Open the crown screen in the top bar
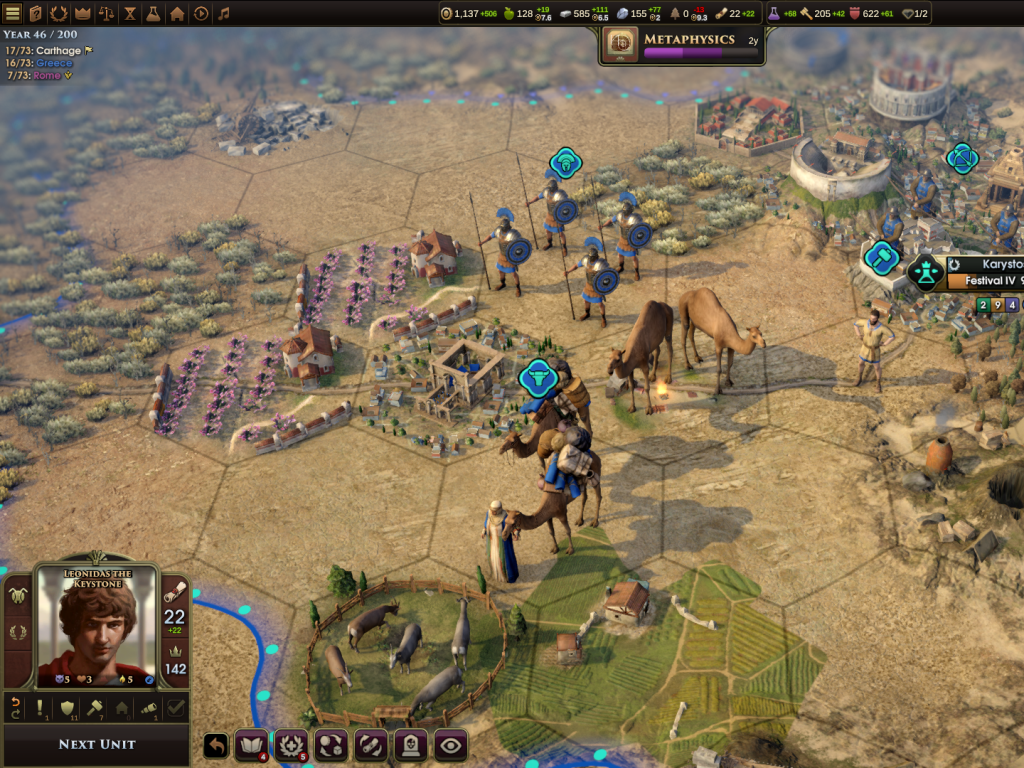The height and width of the screenshot is (768, 1024). pyautogui.click(x=82, y=14)
